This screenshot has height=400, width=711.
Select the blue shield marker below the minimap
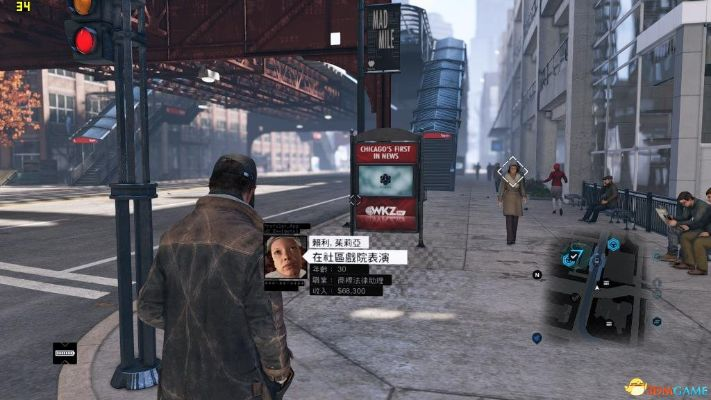(x=537, y=338)
